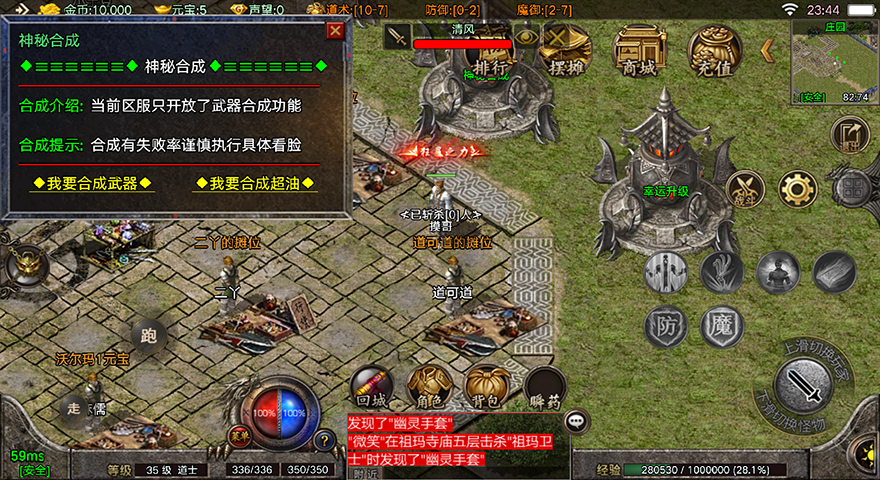
Task: Open the question mark help button
Action: pyautogui.click(x=323, y=440)
